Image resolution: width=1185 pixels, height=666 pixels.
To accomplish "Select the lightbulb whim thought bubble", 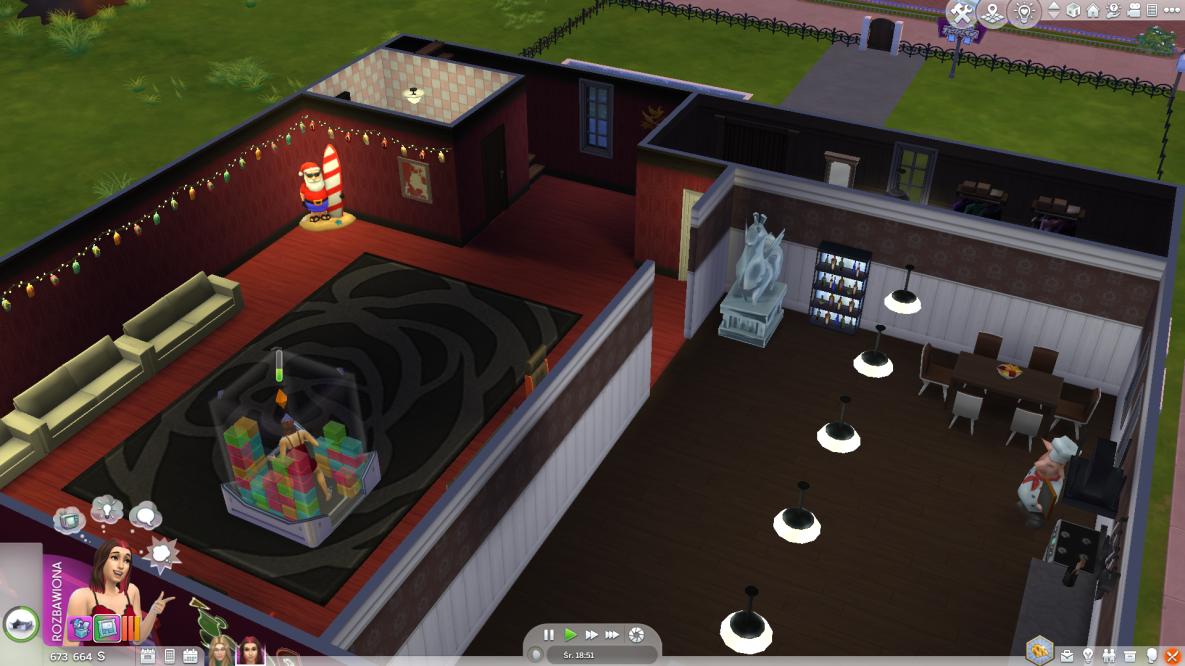I will [x=106, y=509].
